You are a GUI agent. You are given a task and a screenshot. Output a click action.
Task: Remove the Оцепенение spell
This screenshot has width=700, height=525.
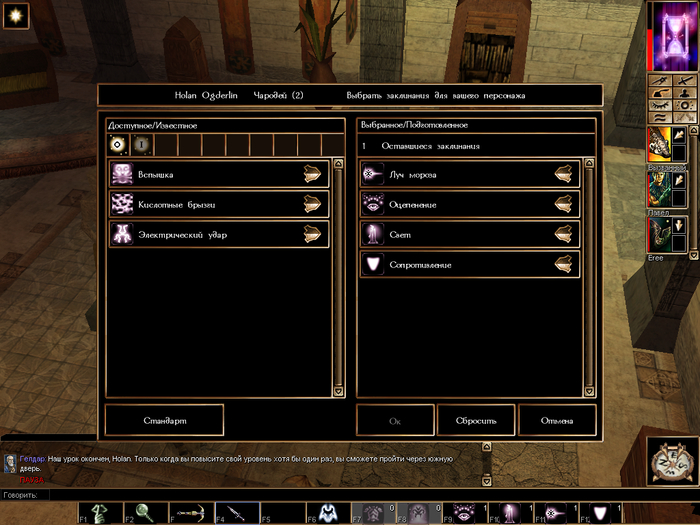pos(566,204)
